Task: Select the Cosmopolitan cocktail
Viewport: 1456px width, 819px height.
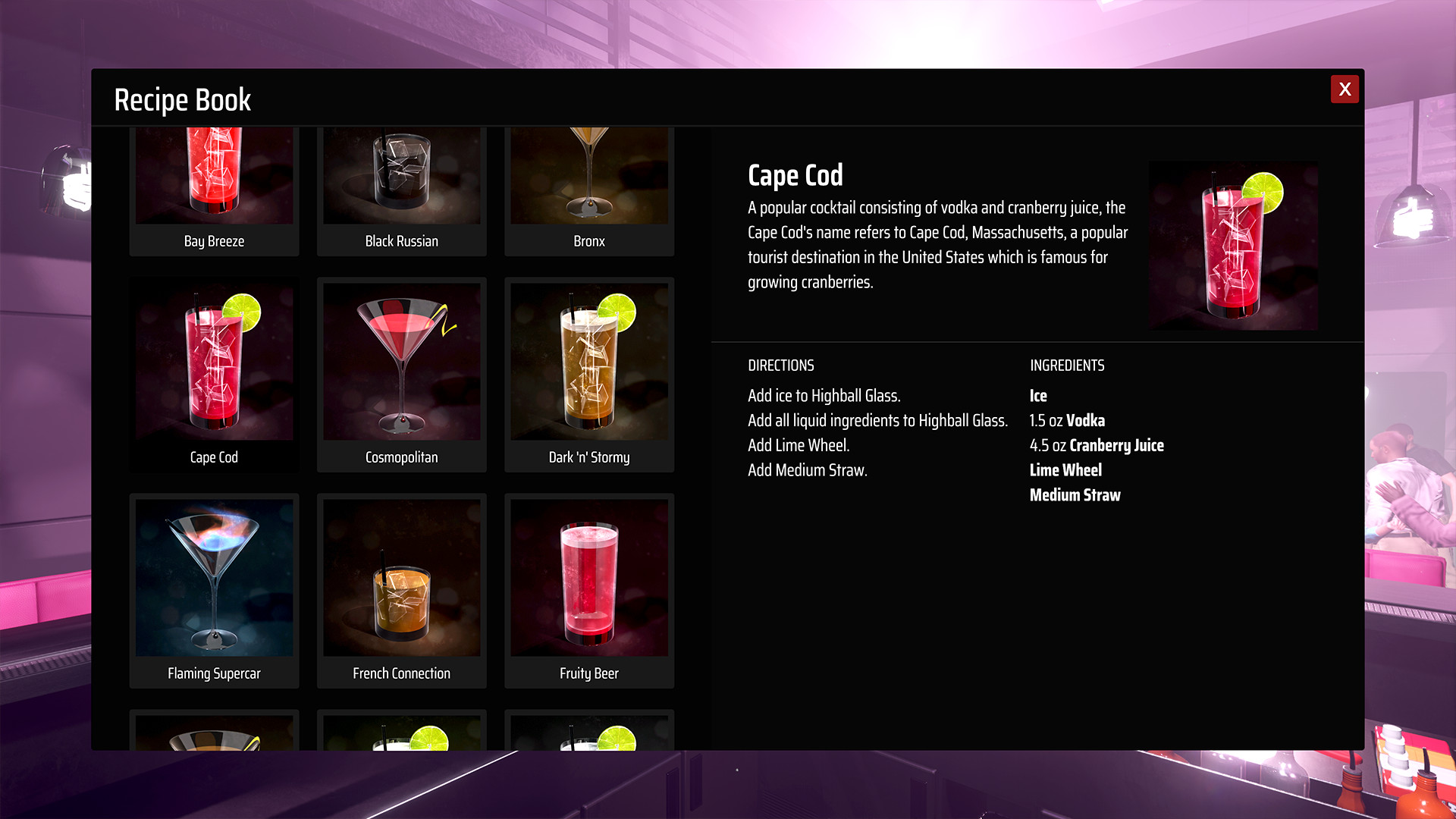Action: click(x=401, y=372)
